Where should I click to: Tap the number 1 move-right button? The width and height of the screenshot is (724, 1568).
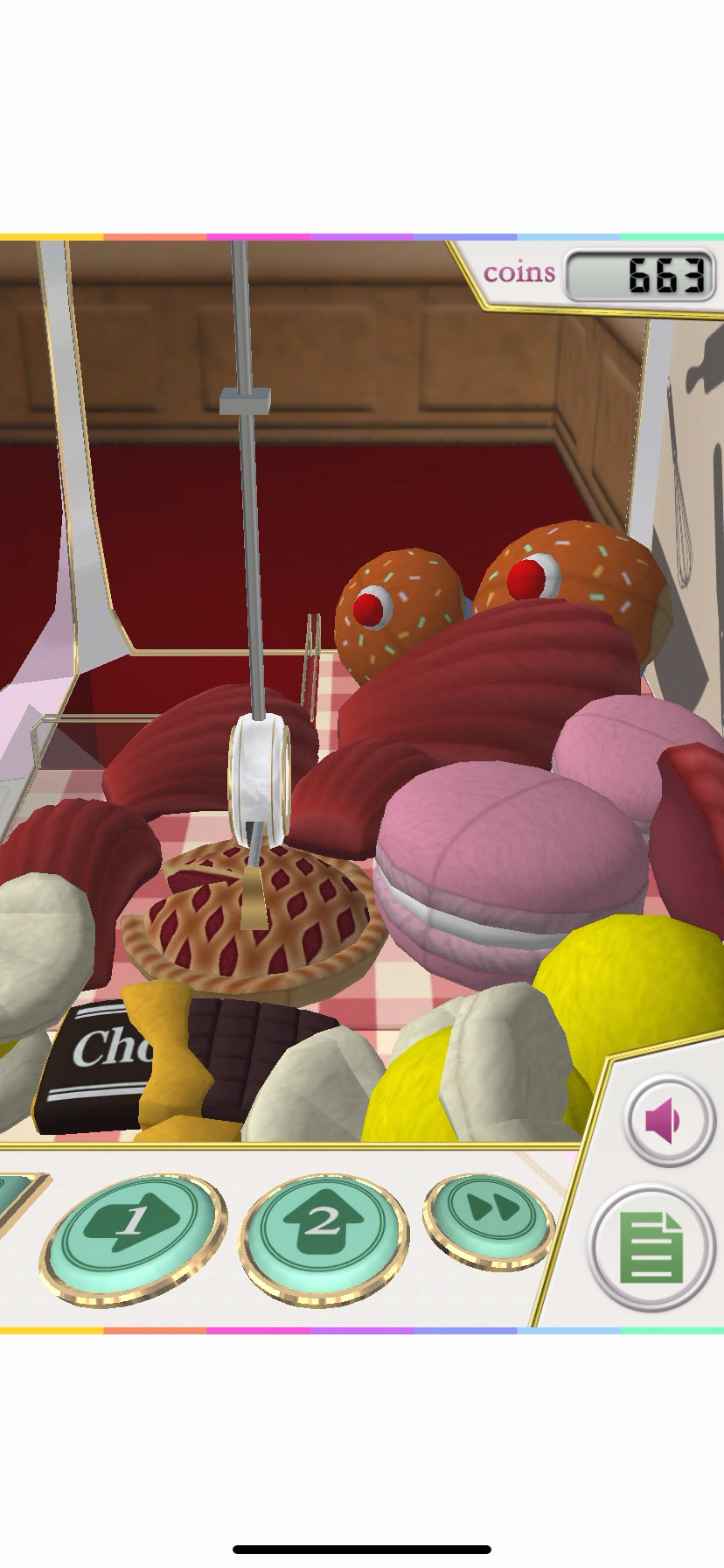coord(133,1235)
